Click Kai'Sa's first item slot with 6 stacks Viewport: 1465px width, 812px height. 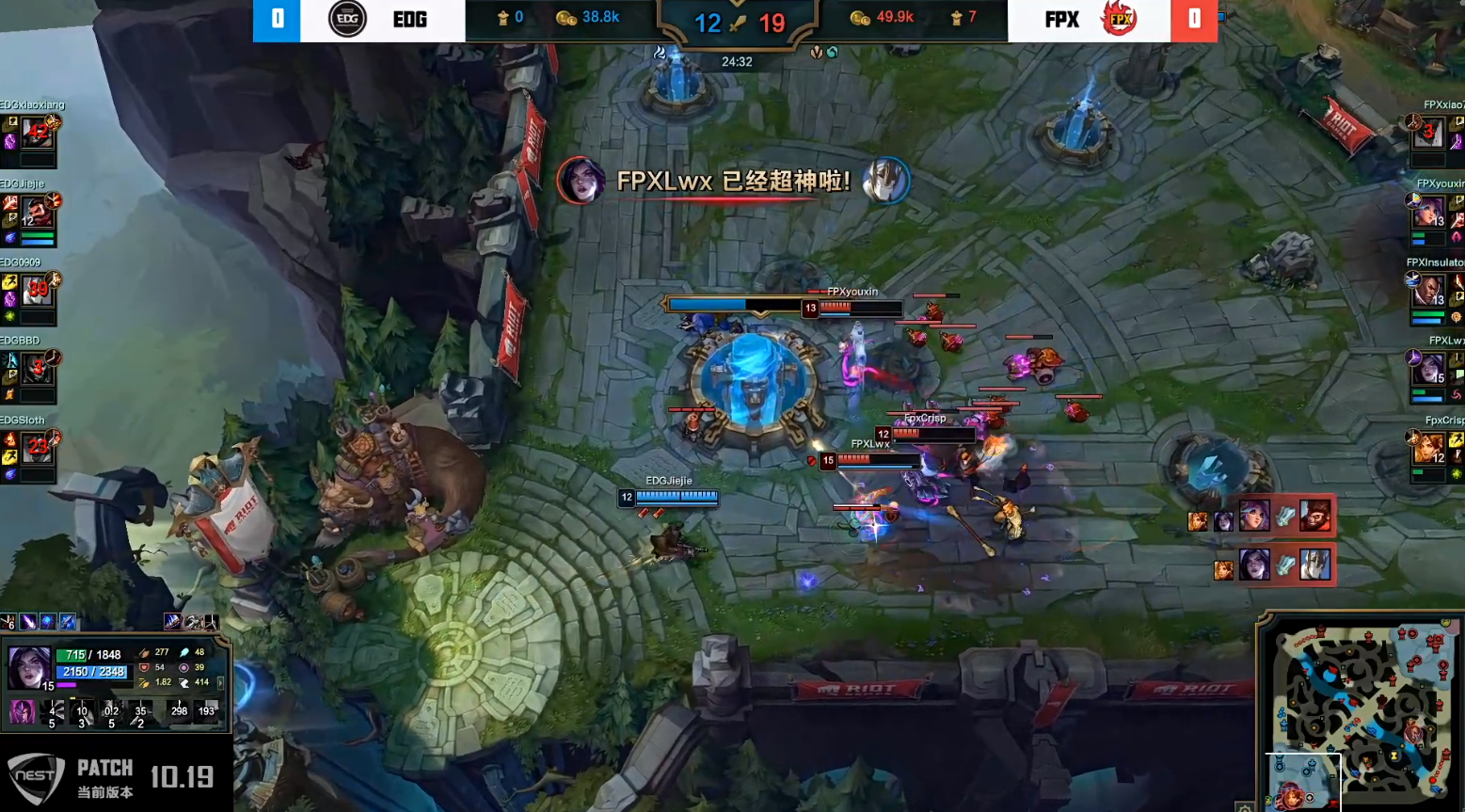pos(8,622)
